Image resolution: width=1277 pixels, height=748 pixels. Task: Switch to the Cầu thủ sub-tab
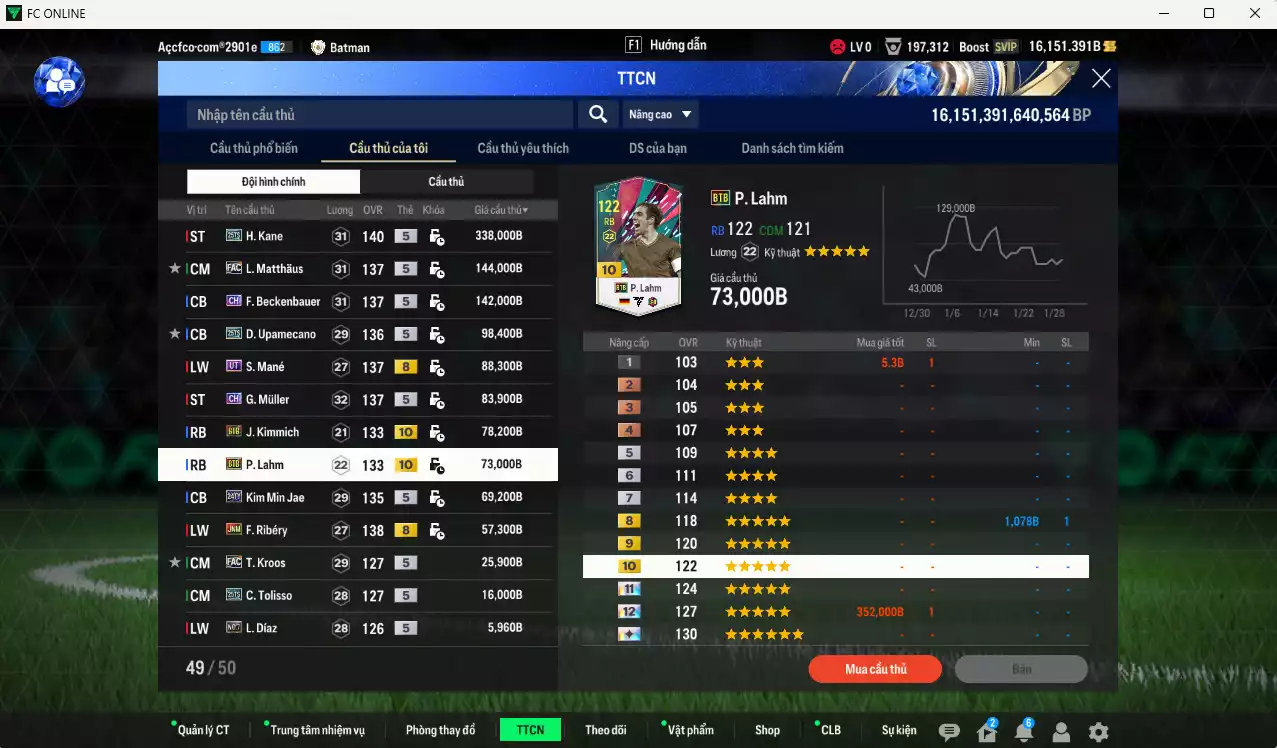click(x=446, y=182)
